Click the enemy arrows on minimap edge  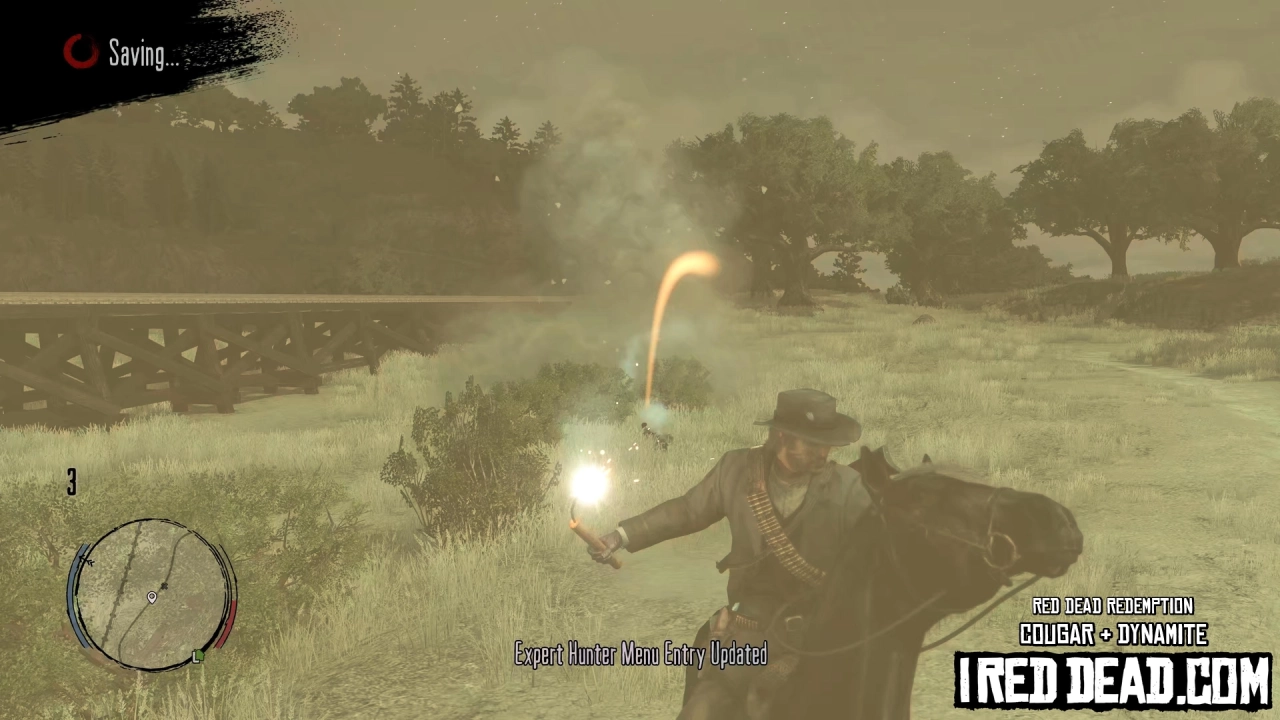point(86,562)
